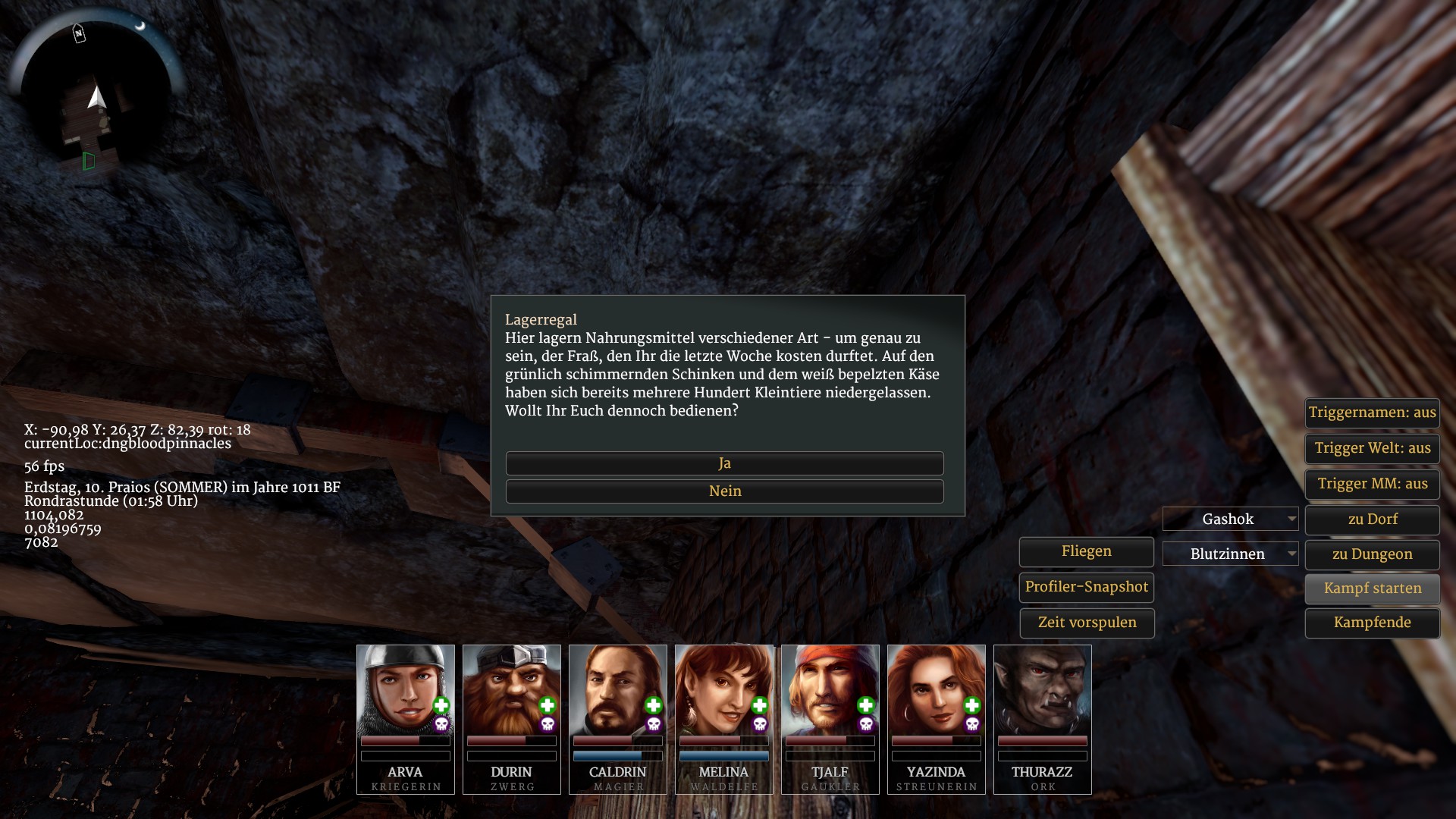This screenshot has width=1456, height=819.
Task: Select Melina the Waldelfe portrait
Action: point(723,692)
